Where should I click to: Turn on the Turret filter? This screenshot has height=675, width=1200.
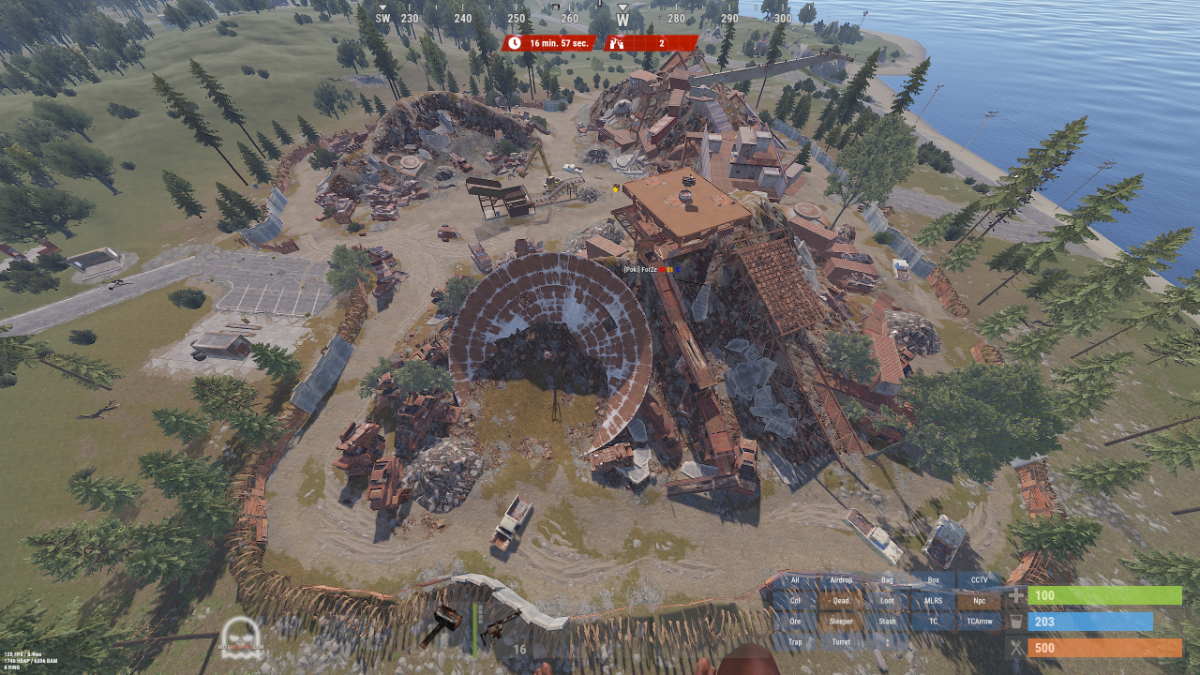[841, 642]
